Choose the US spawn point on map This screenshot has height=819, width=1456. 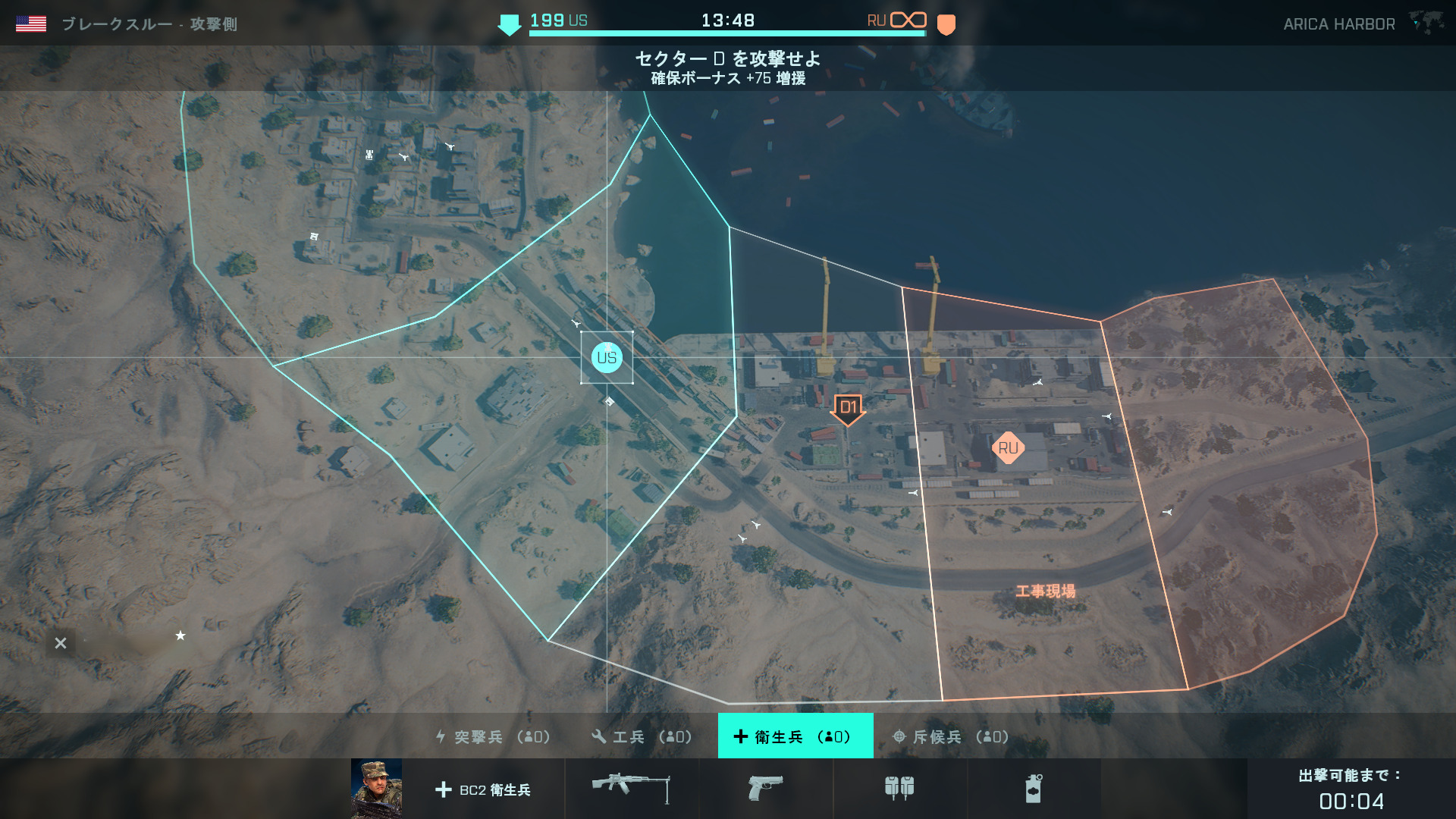click(607, 358)
